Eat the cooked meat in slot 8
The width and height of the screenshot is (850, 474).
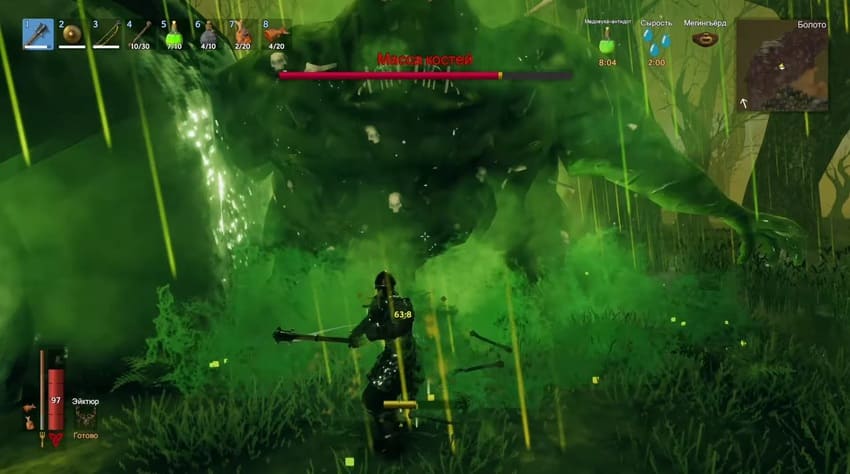276,33
